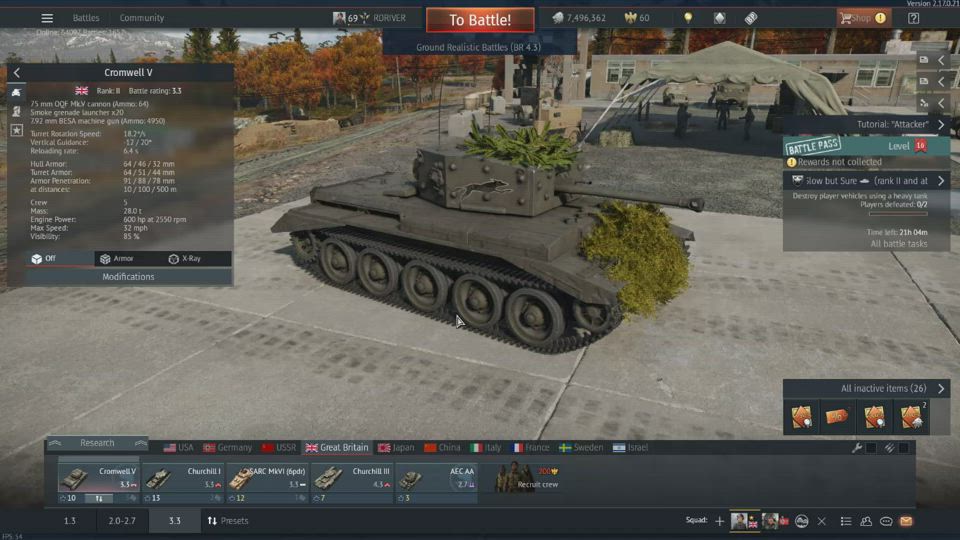Viewport: 960px width, 540px height.
Task: Switch to X-Ray view mode
Action: tap(184, 258)
